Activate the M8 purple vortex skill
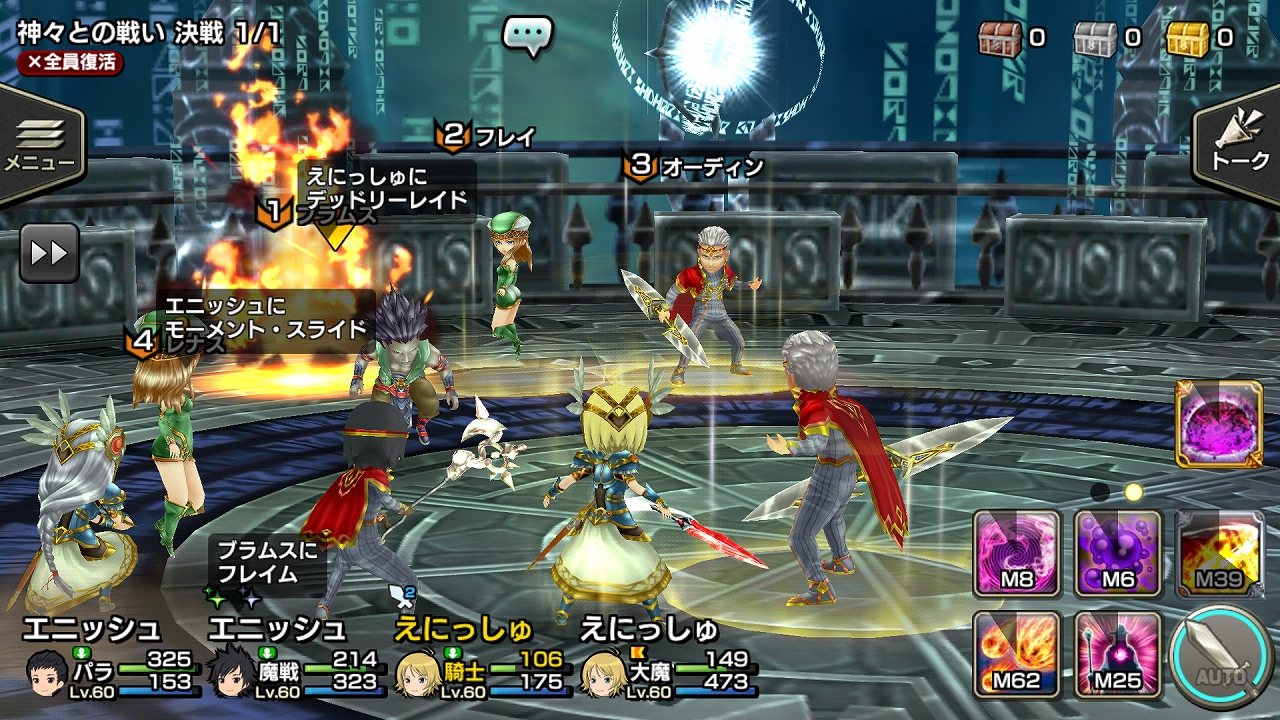1280x720 pixels. coord(1017,553)
